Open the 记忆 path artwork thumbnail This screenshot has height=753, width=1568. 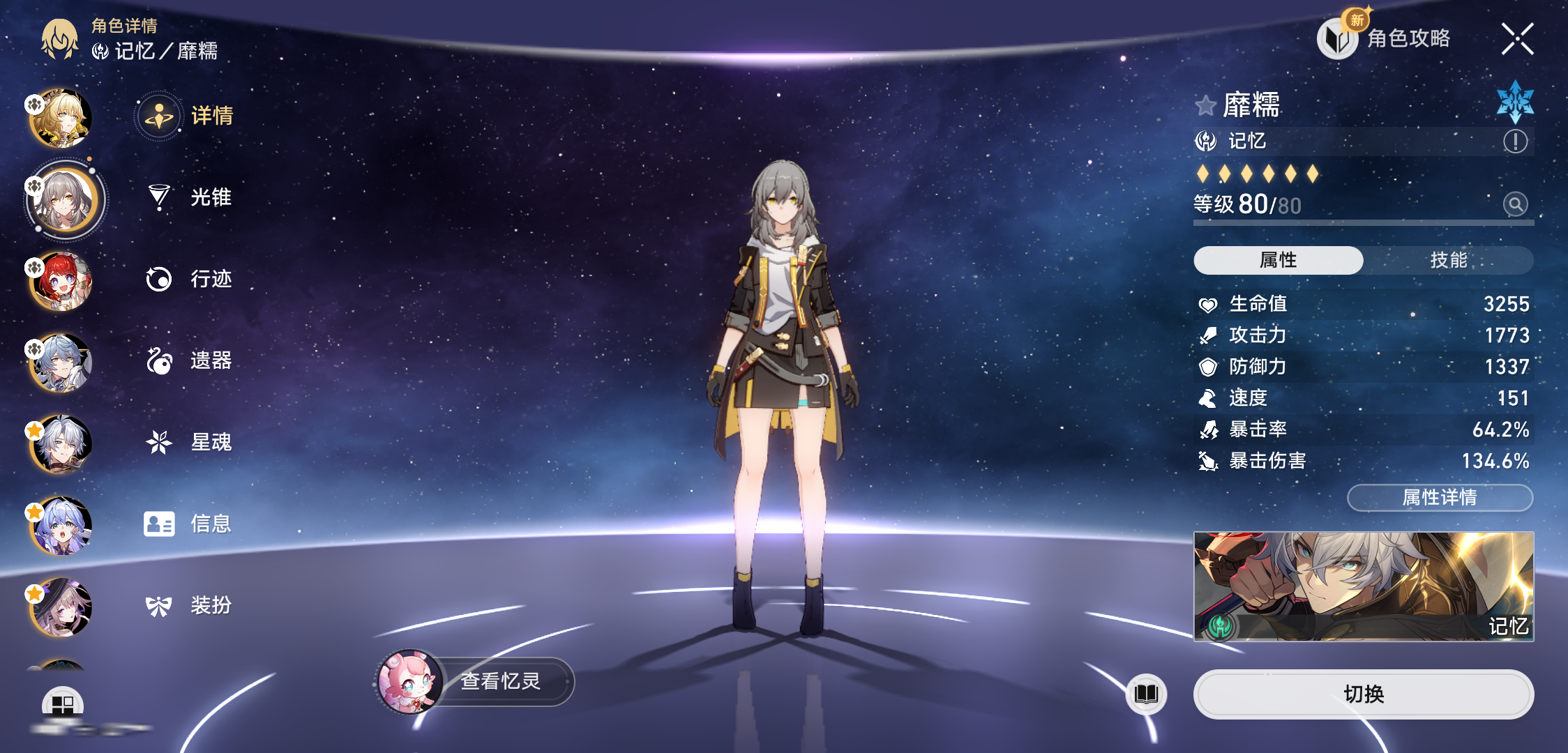point(1363,586)
